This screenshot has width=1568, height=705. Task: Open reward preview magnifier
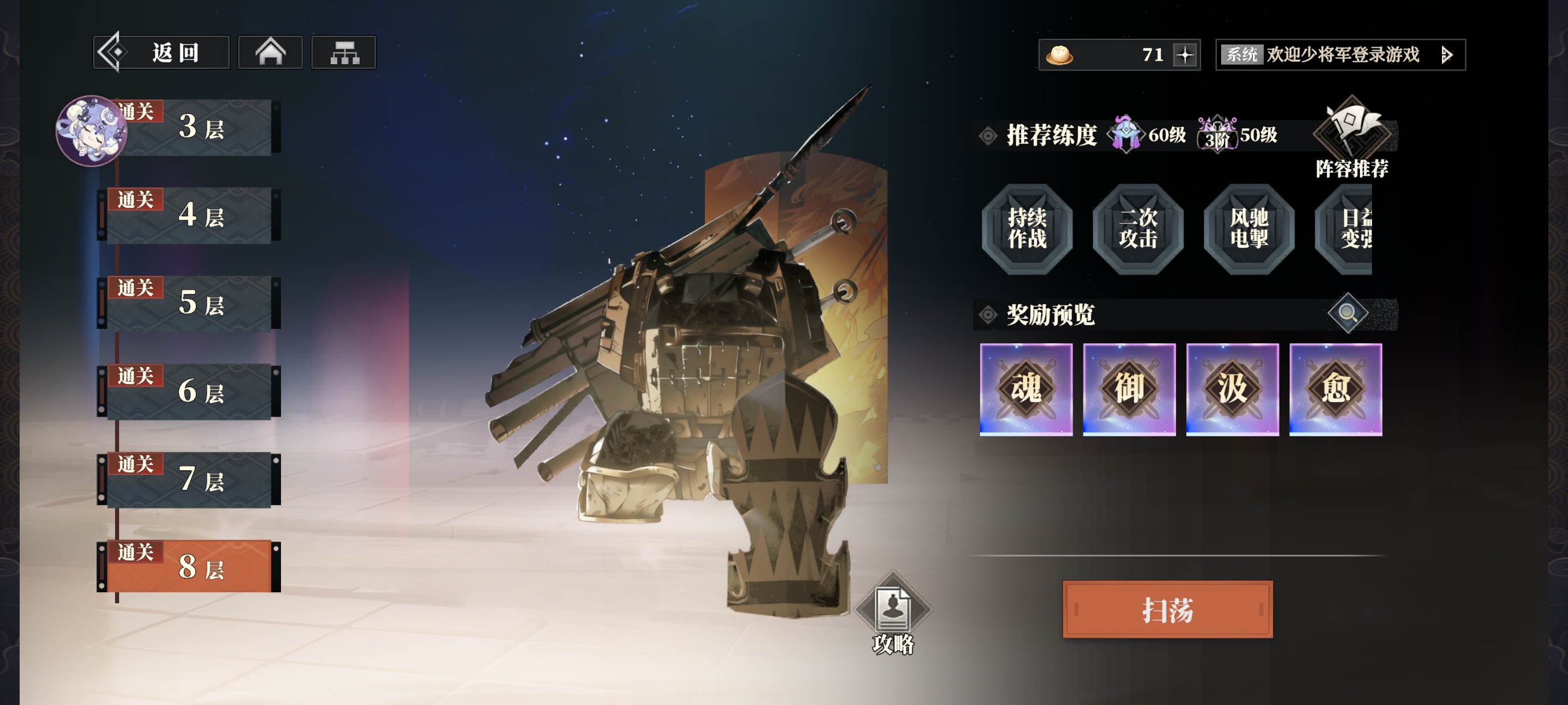click(1347, 314)
